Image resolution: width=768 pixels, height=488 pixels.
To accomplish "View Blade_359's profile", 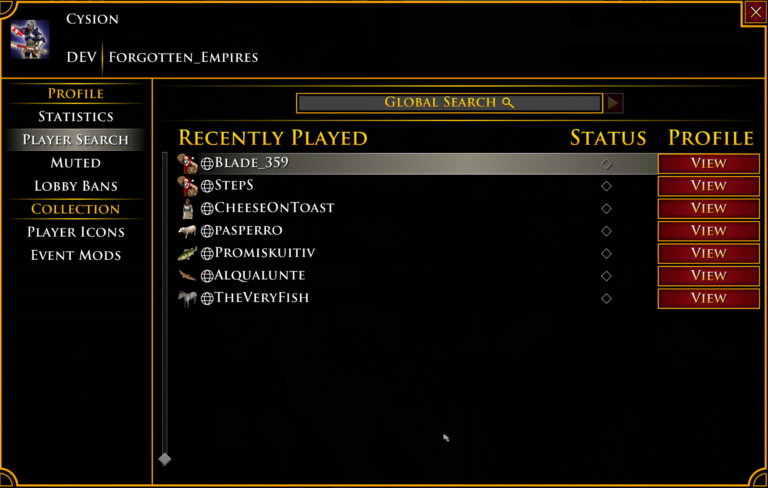I will (708, 163).
